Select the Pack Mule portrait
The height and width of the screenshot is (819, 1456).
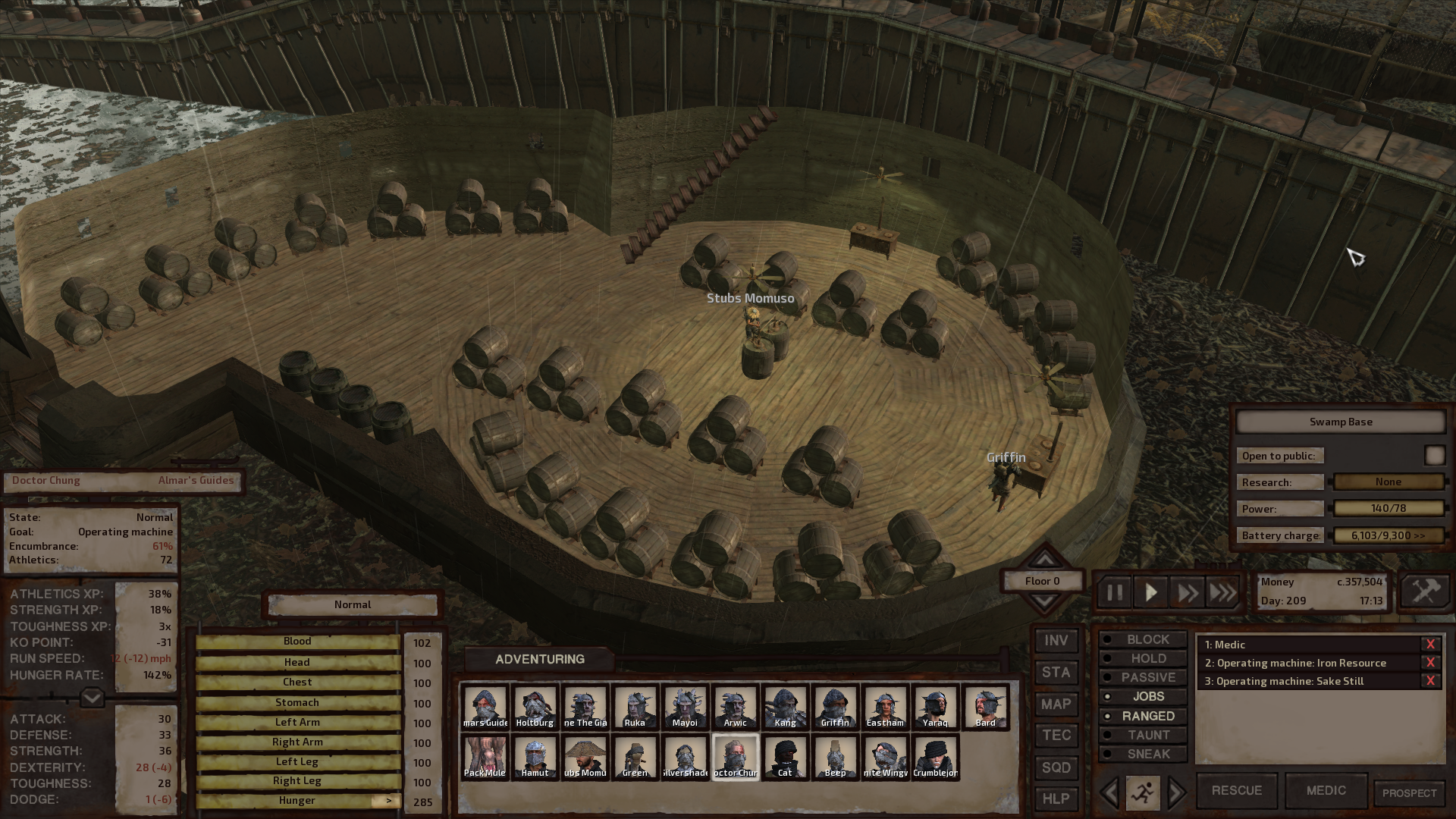[485, 757]
